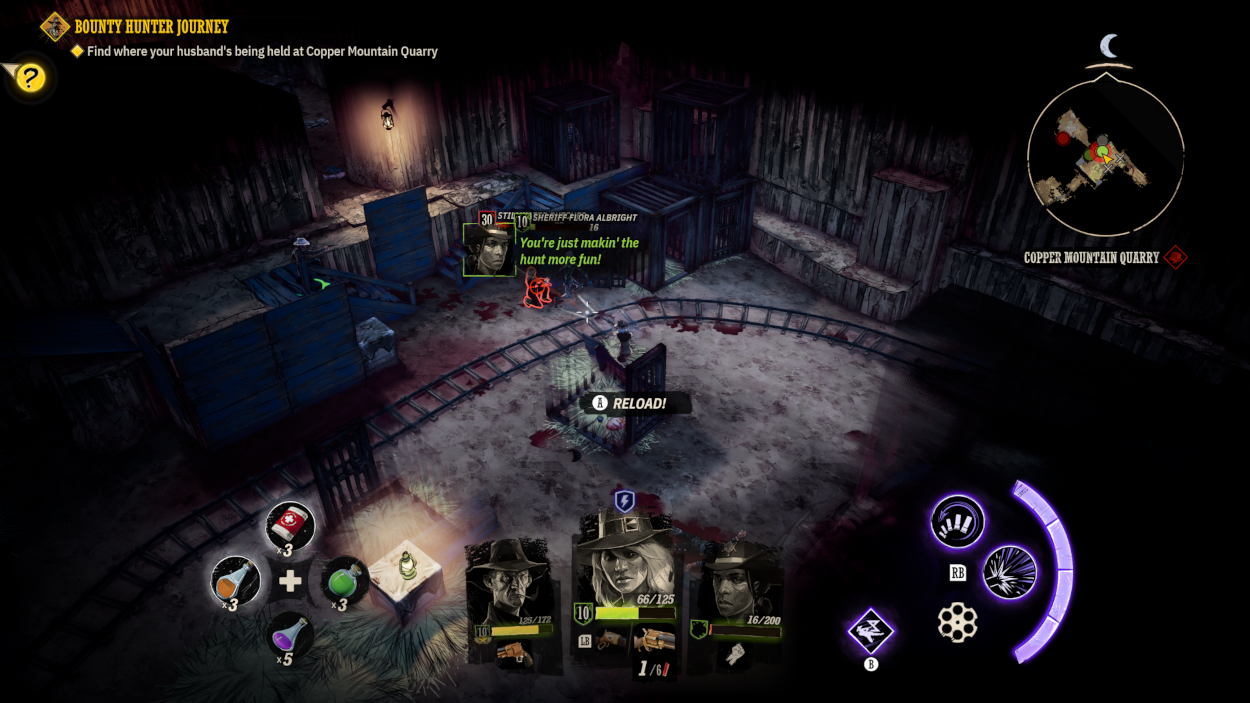Click the revolver cylinder icon

957,622
